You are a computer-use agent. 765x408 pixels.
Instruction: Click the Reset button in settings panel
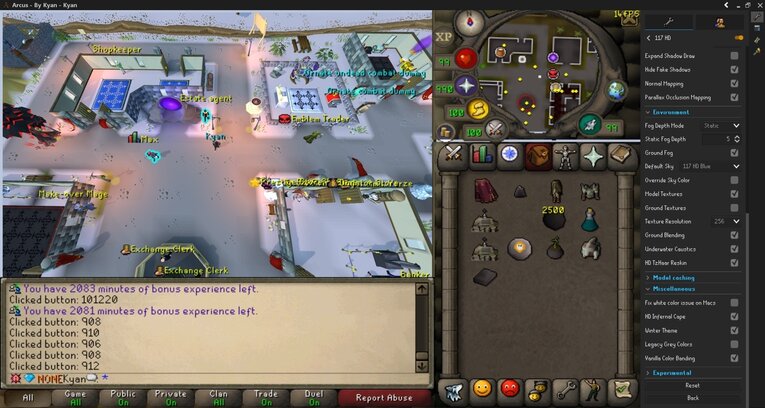[x=692, y=385]
